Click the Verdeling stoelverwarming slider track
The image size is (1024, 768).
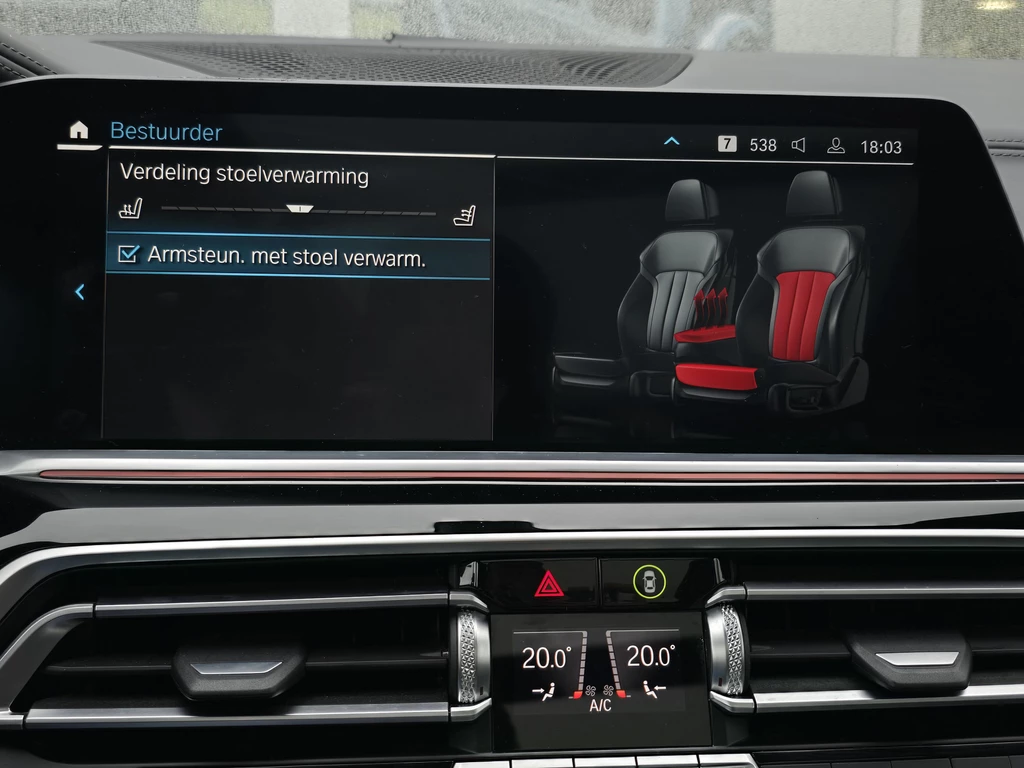tap(298, 210)
